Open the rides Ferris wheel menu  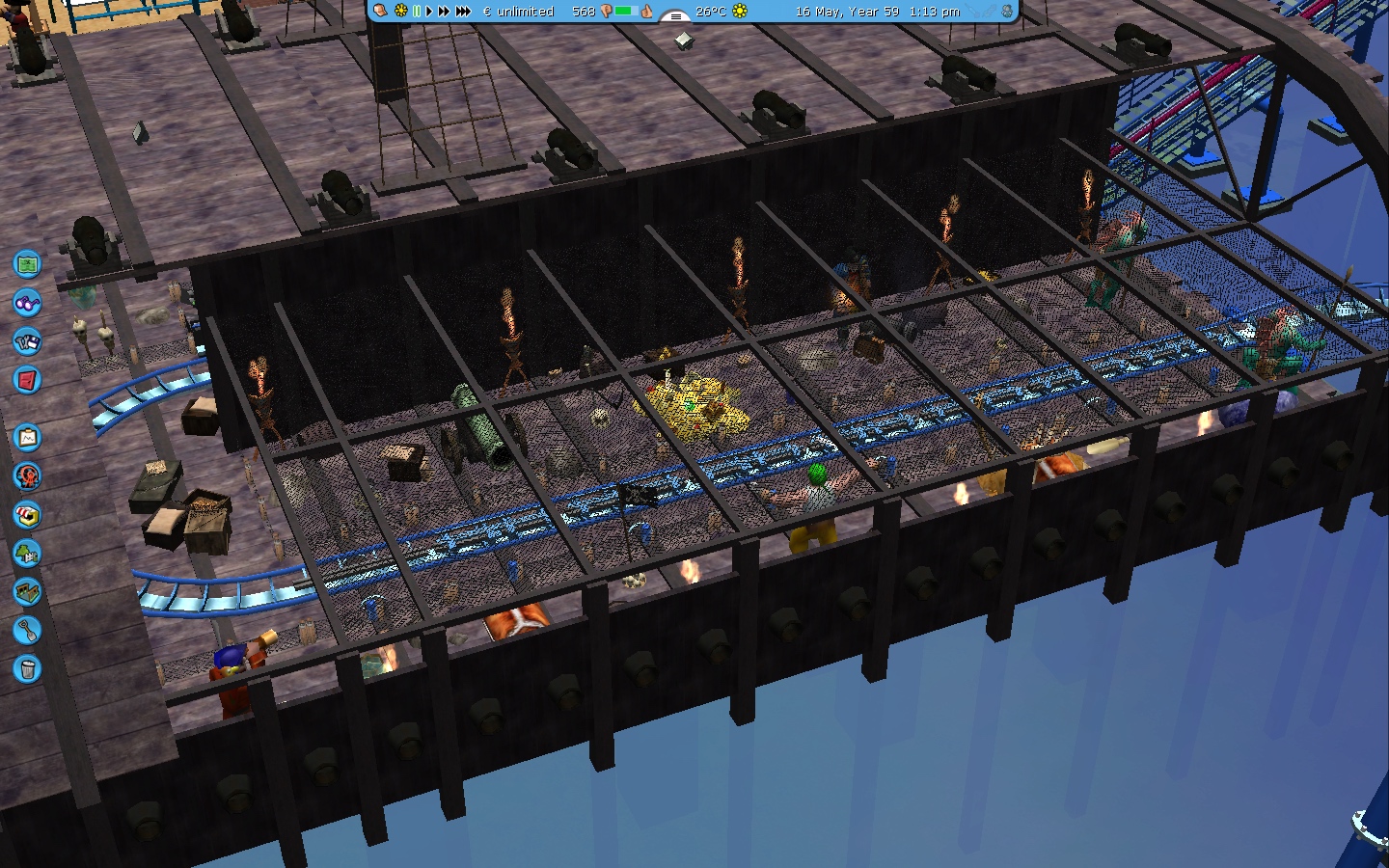pos(27,475)
